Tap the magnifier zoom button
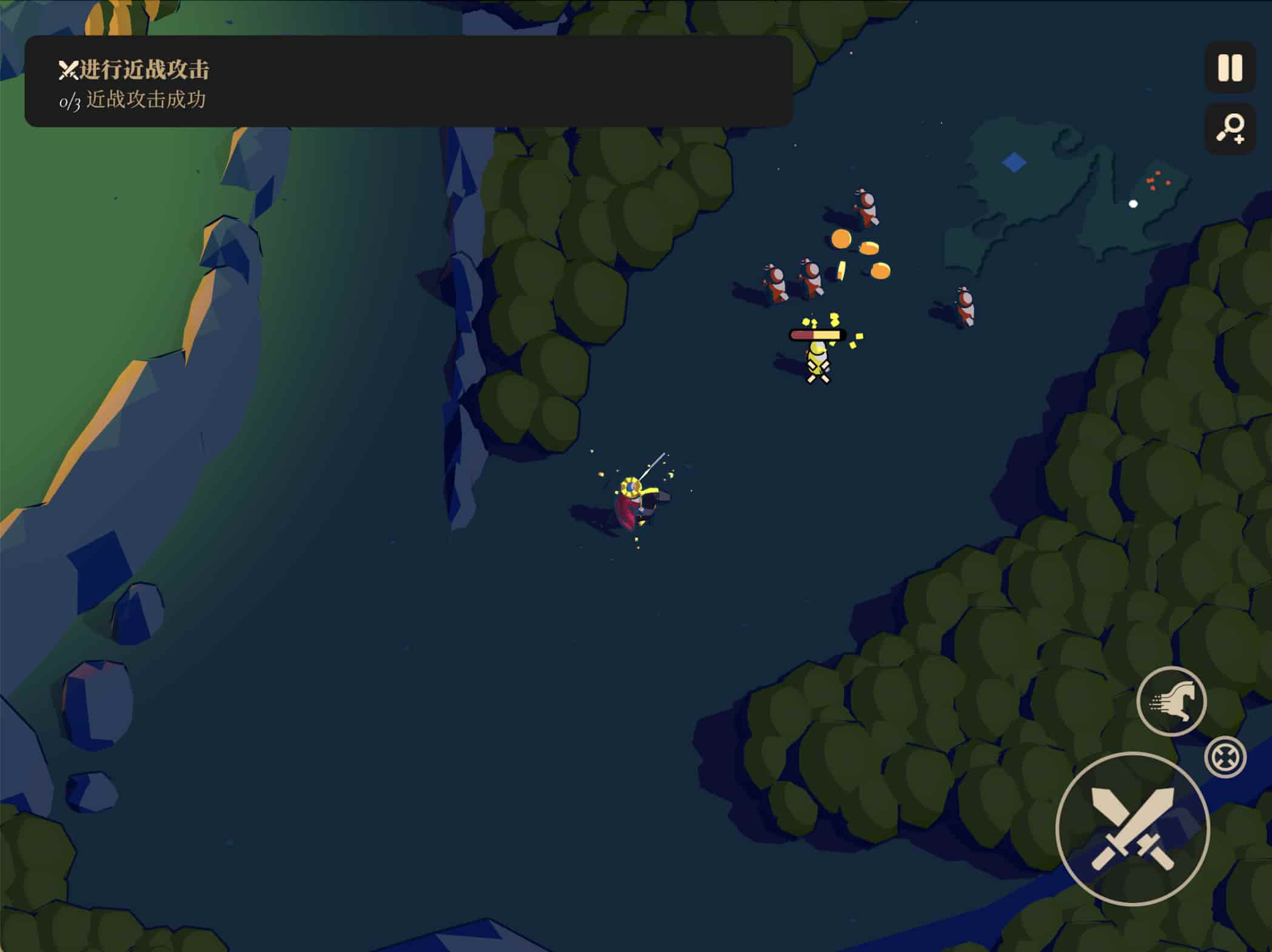1272x952 pixels. coord(1230,129)
